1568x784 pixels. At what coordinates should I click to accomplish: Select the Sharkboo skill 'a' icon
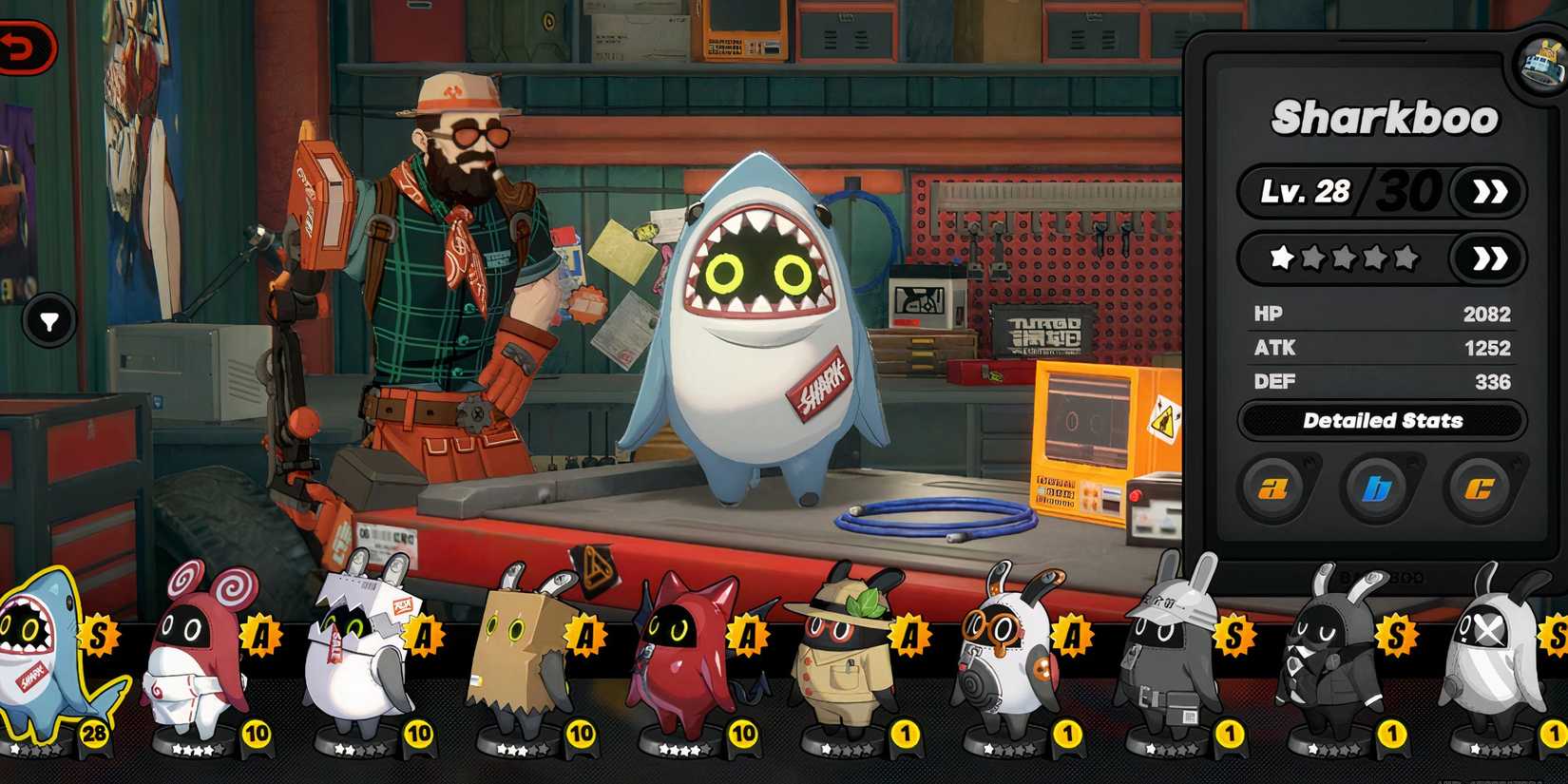tap(1273, 488)
